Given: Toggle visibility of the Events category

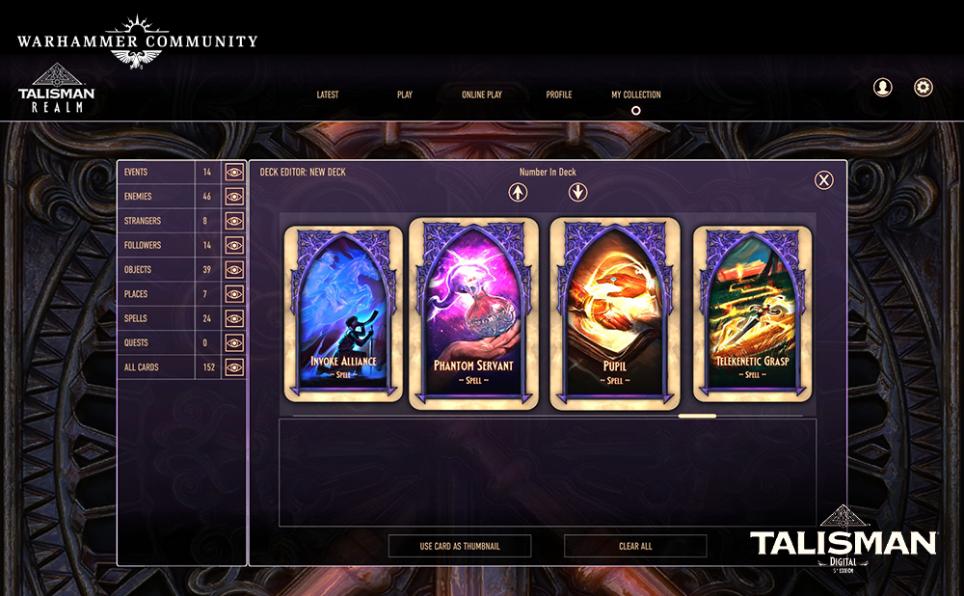Looking at the screenshot, I should [234, 172].
